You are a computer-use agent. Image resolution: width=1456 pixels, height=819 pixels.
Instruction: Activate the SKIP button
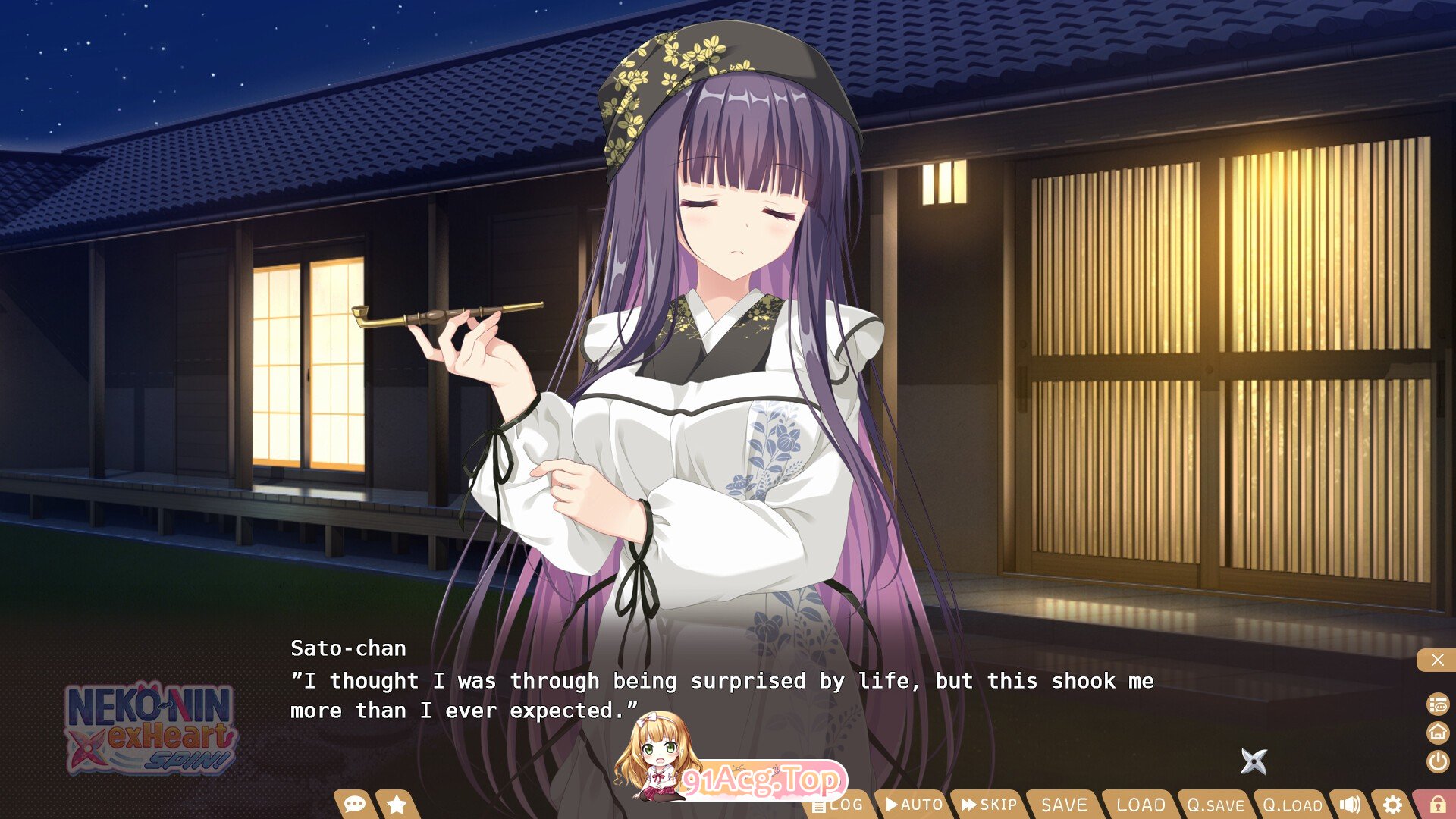pos(989,805)
